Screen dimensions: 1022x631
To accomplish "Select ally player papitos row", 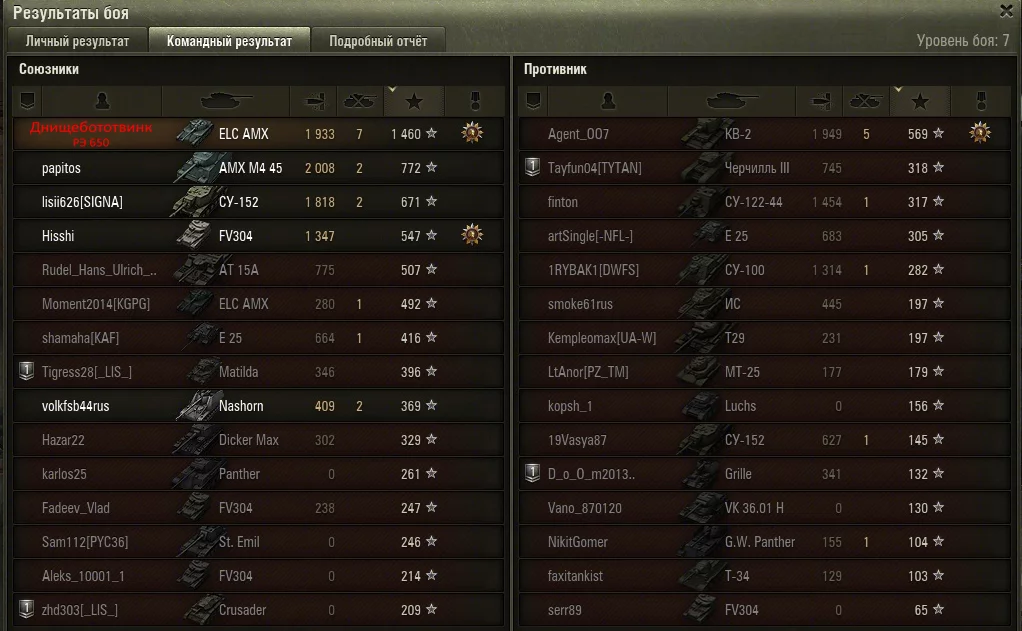I will point(62,168).
